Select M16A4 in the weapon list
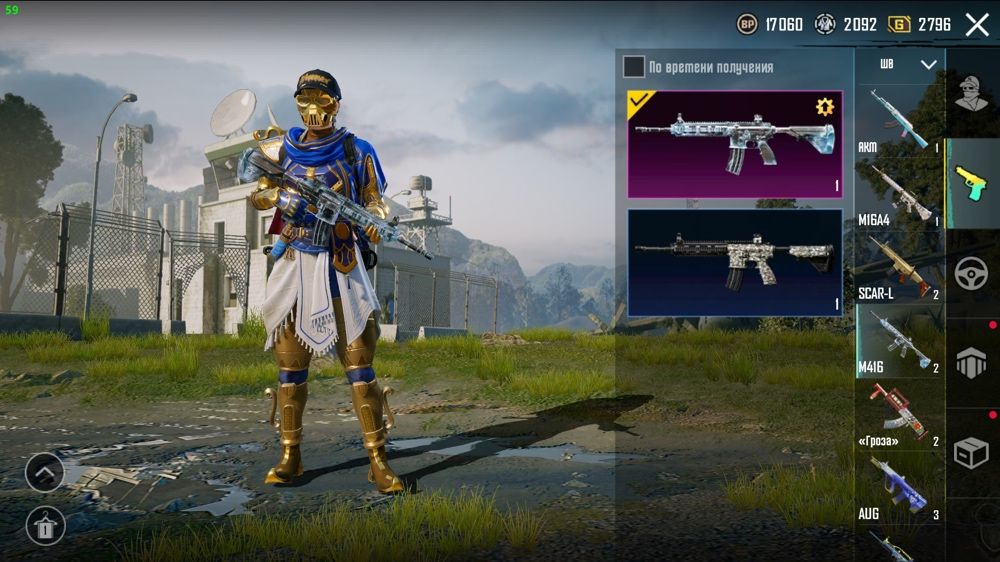The height and width of the screenshot is (562, 1000). pyautogui.click(x=899, y=194)
